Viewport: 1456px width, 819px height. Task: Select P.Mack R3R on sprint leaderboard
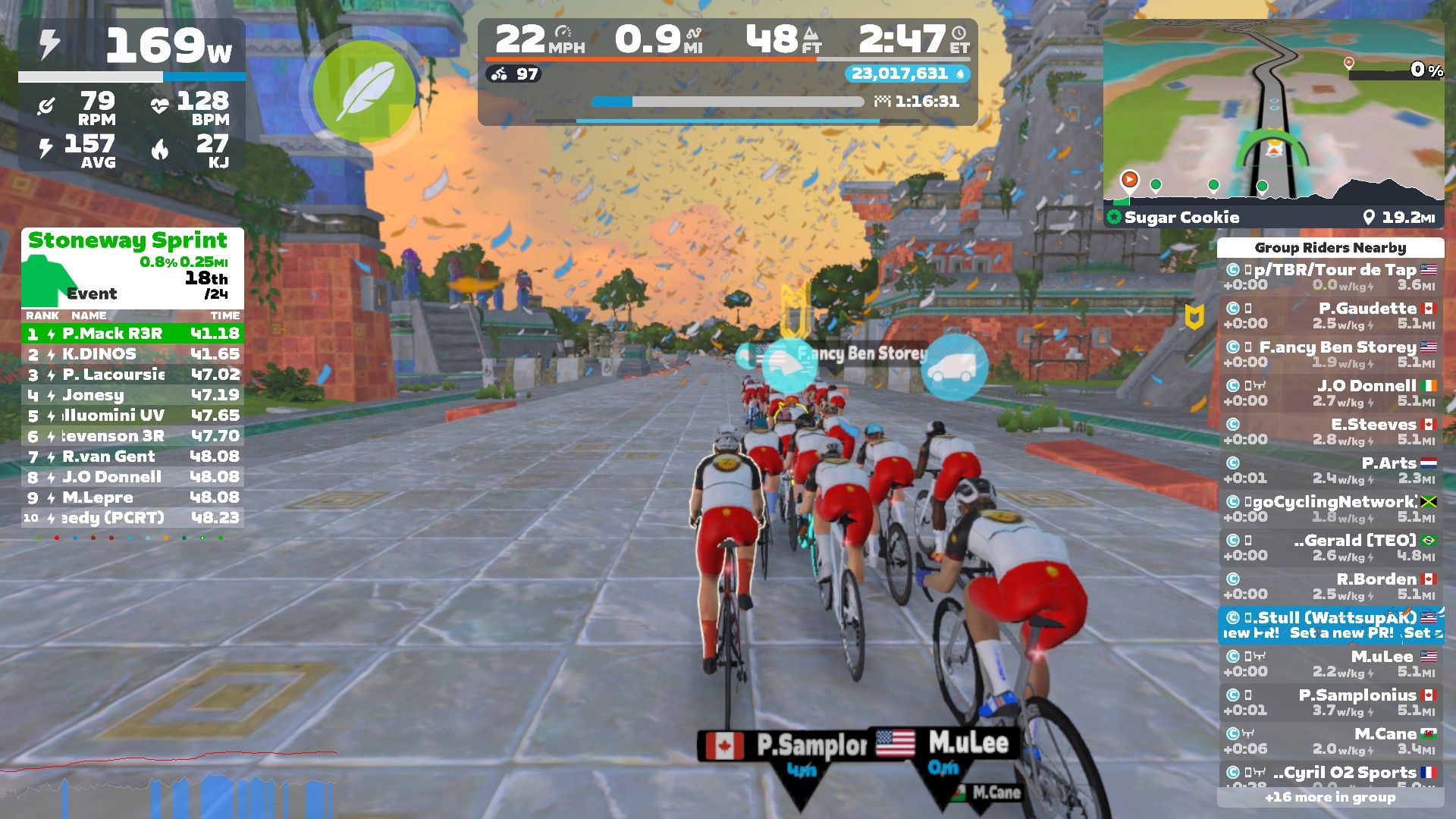pyautogui.click(x=133, y=334)
